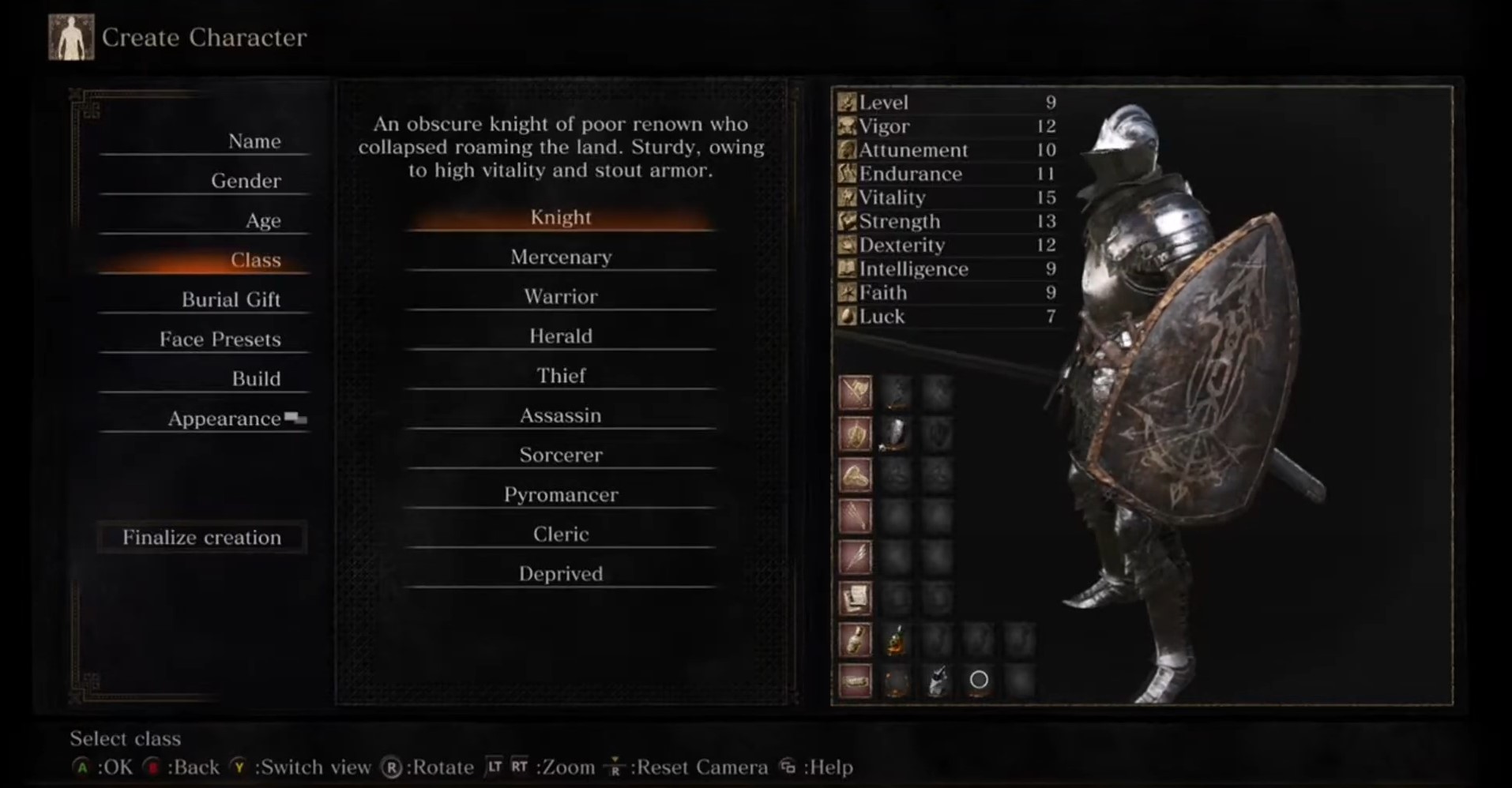Click Finalize creation button

tap(202, 537)
